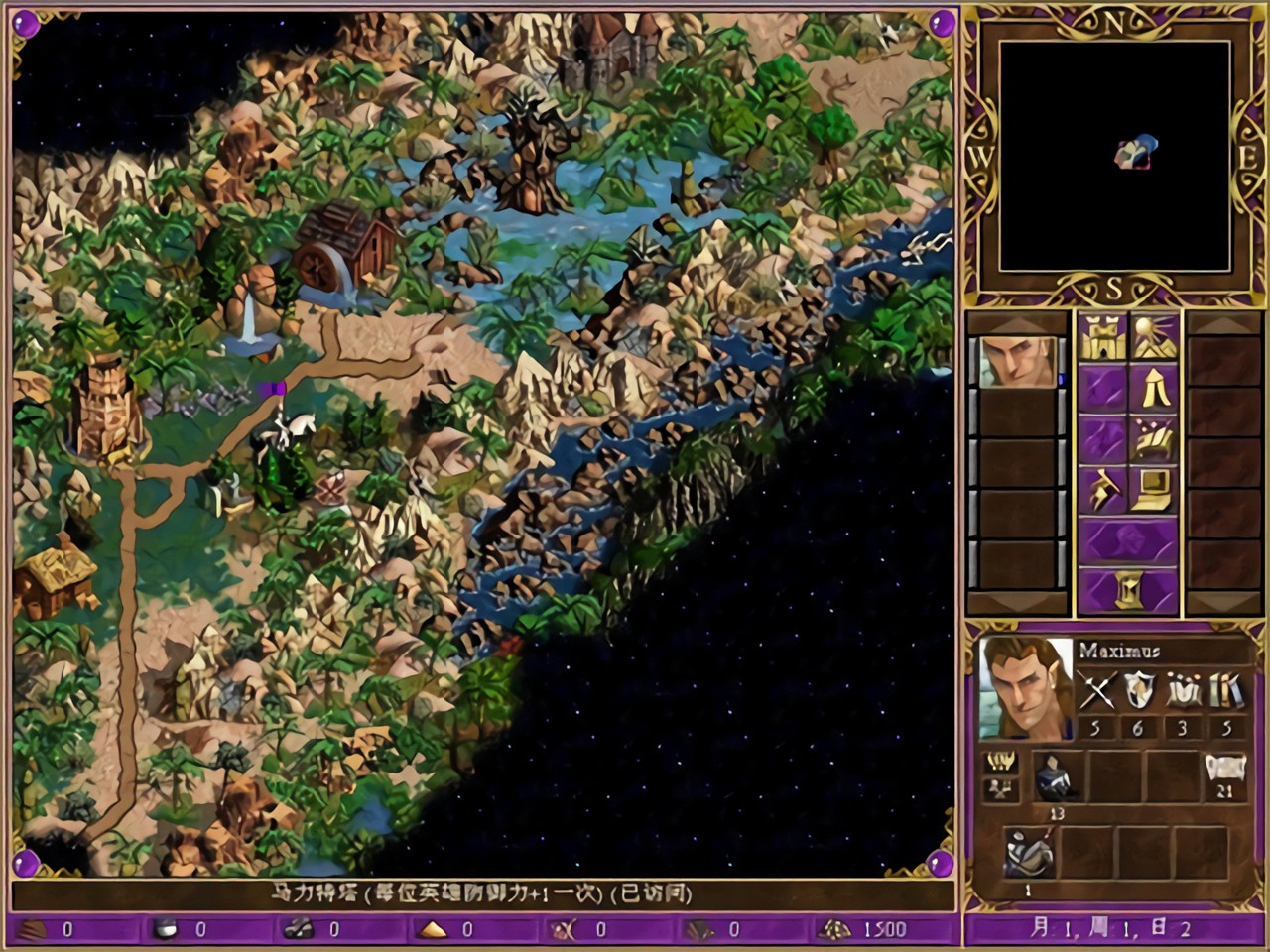Check the hero's morale icon

click(x=1000, y=763)
